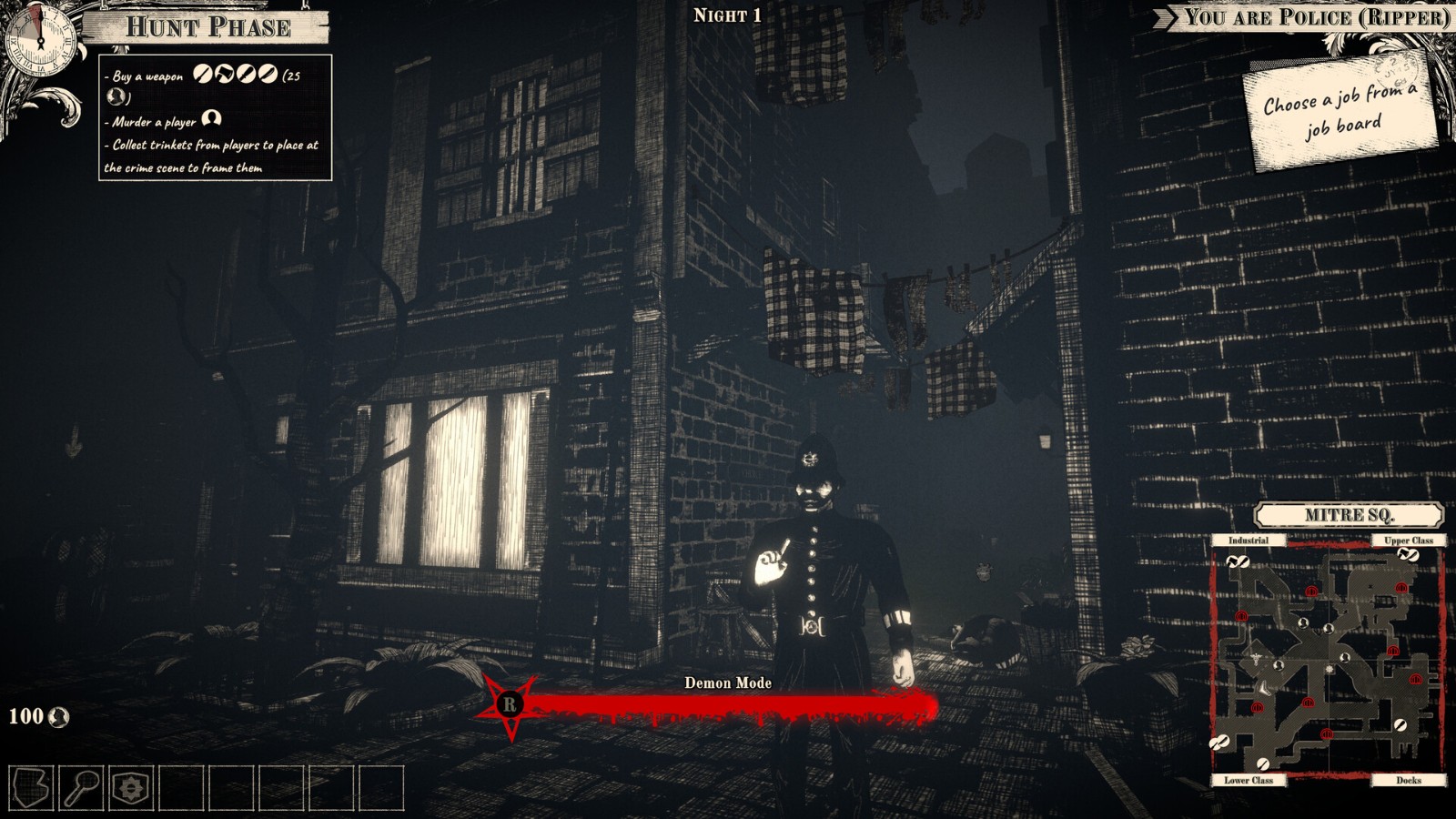Open the Hunt Phase objectives list
1456x819 pixels.
(215, 118)
